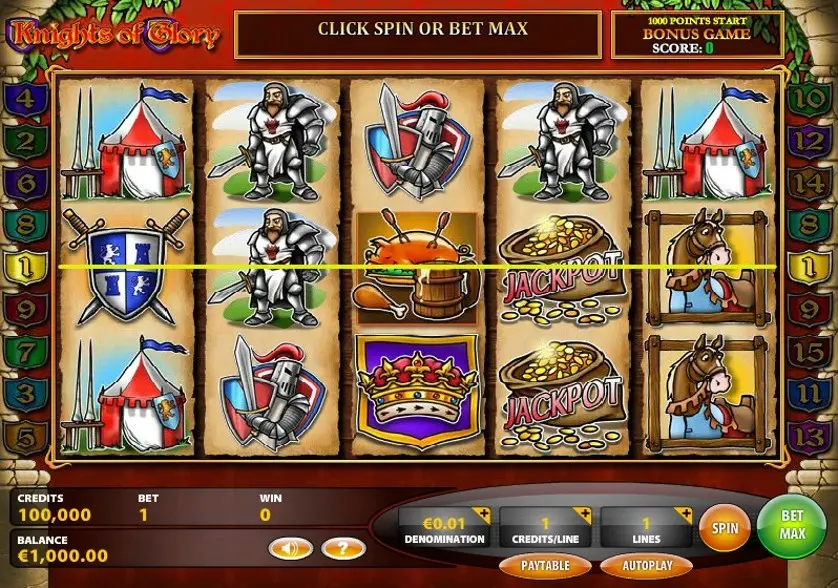Image resolution: width=838 pixels, height=588 pixels.
Task: Activate payline 14 shield
Action: (808, 184)
